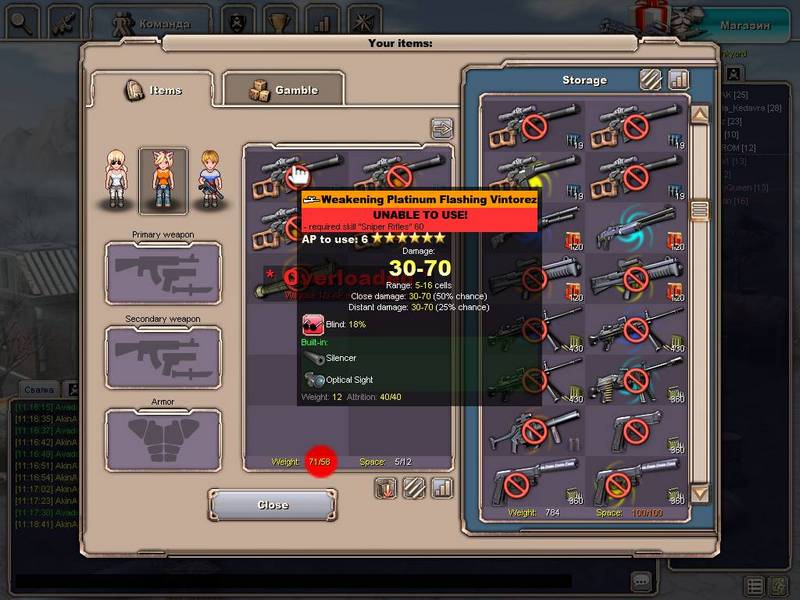Select the pink-haired character in orange top

pyautogui.click(x=163, y=180)
